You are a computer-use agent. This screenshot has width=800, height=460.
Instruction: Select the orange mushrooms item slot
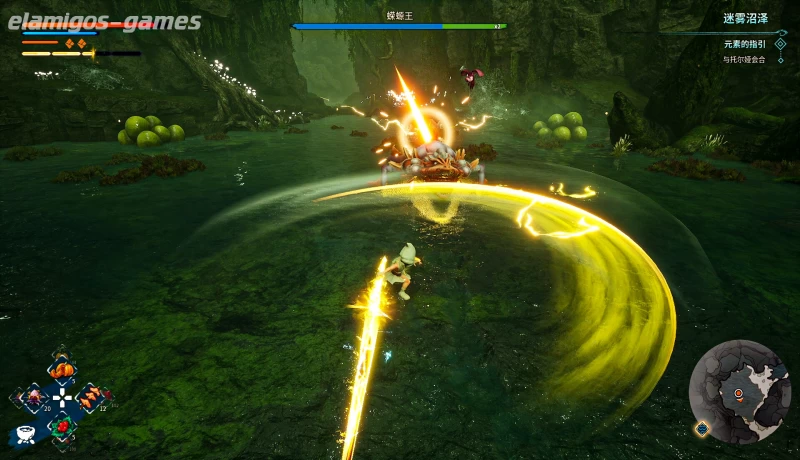[90, 398]
